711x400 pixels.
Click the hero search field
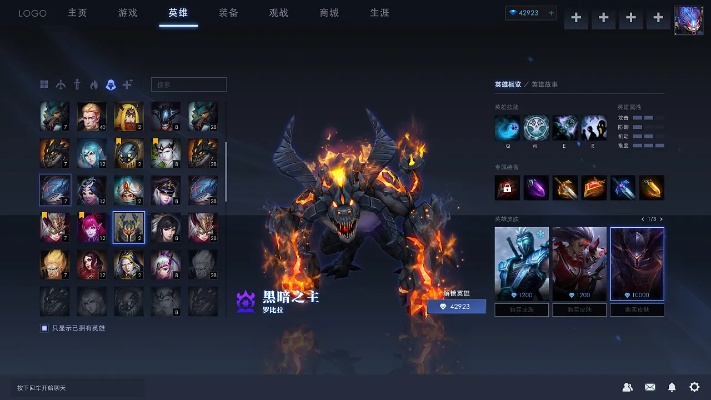[x=189, y=85]
